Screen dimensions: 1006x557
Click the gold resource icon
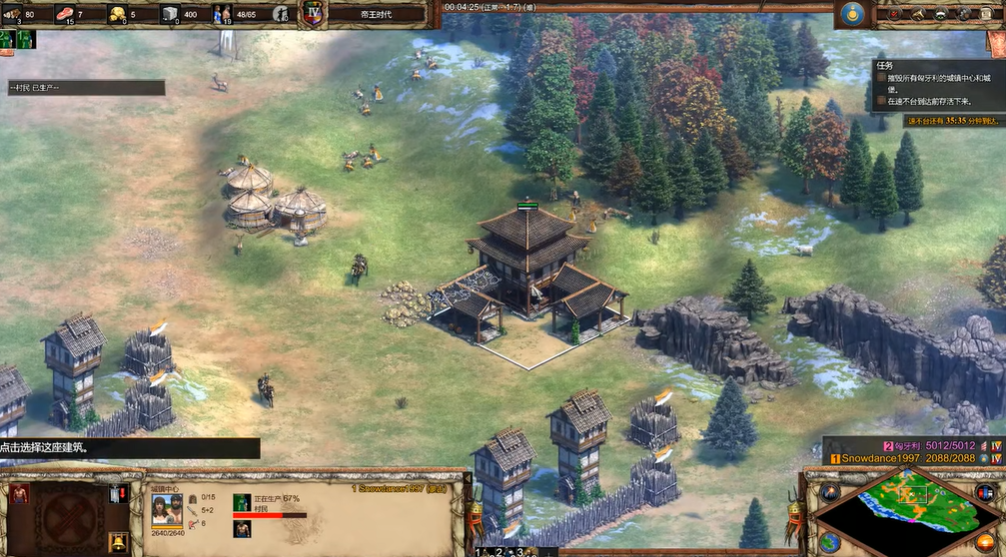tap(118, 13)
